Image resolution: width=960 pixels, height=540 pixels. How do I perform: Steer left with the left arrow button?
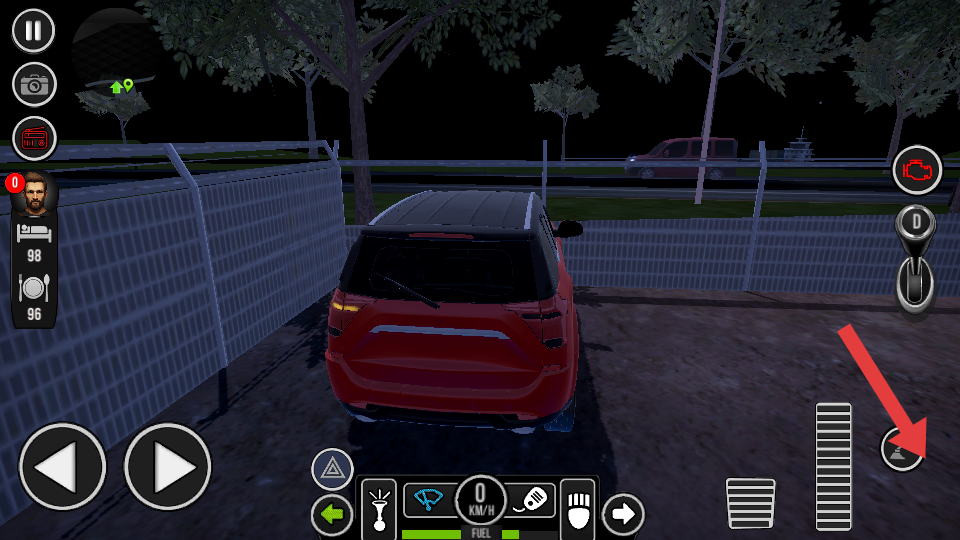point(62,467)
